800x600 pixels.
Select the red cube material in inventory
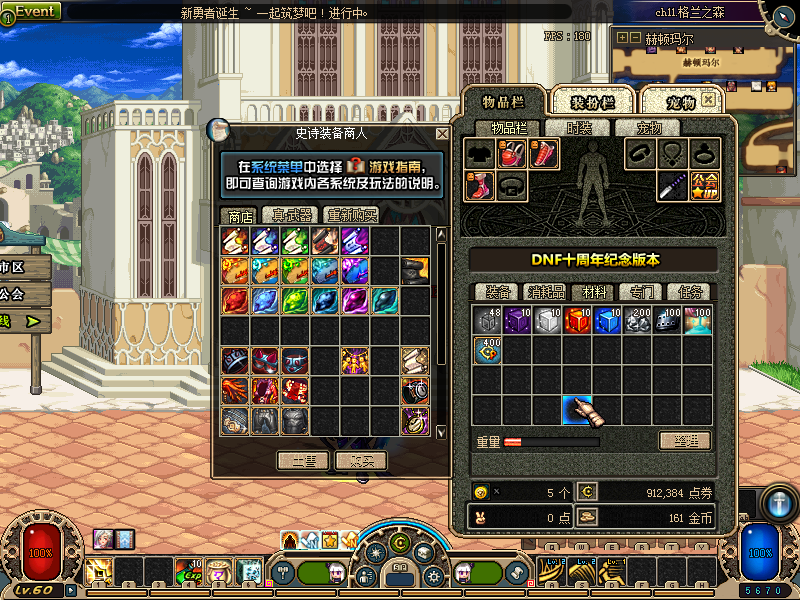point(578,320)
